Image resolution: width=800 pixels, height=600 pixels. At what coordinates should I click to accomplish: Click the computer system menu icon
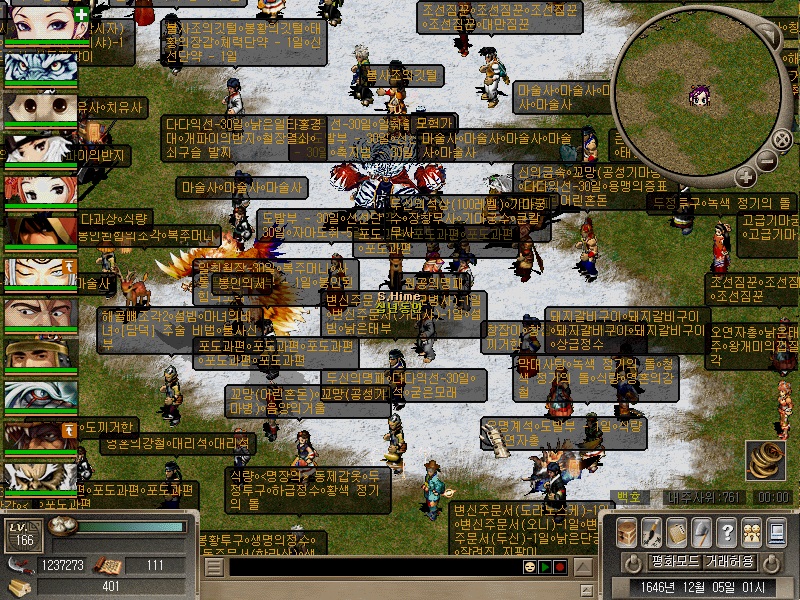tap(775, 531)
